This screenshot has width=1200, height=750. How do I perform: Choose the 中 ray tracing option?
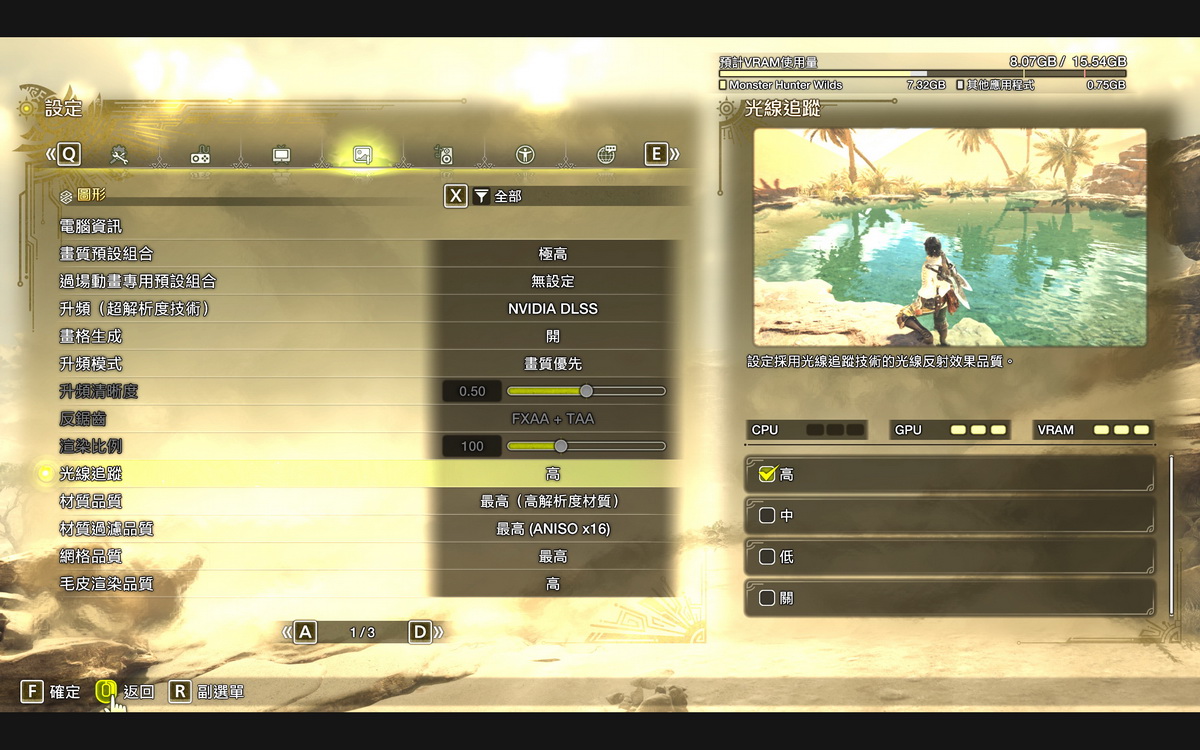pos(948,516)
